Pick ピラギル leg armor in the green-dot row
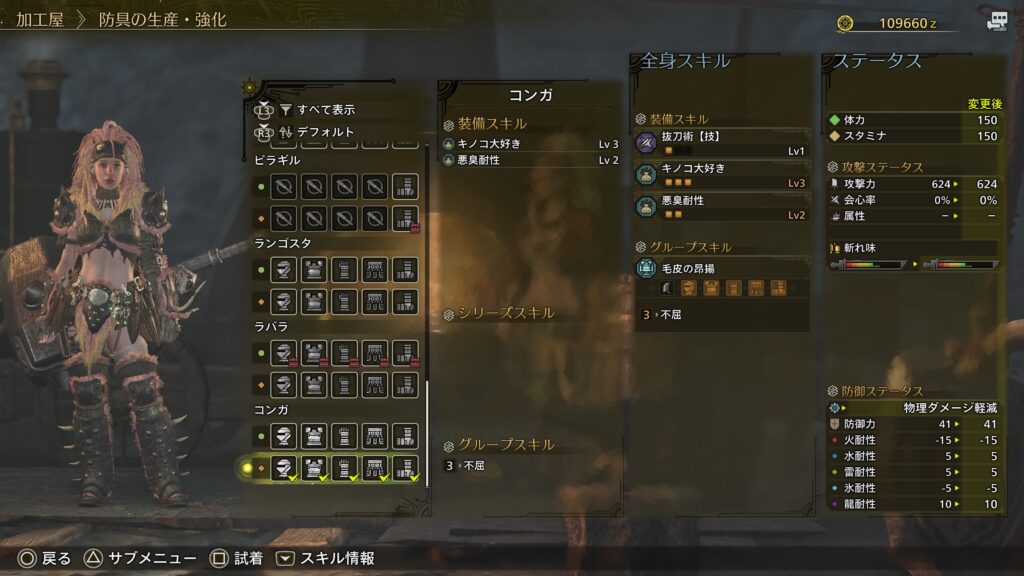 pos(404,186)
